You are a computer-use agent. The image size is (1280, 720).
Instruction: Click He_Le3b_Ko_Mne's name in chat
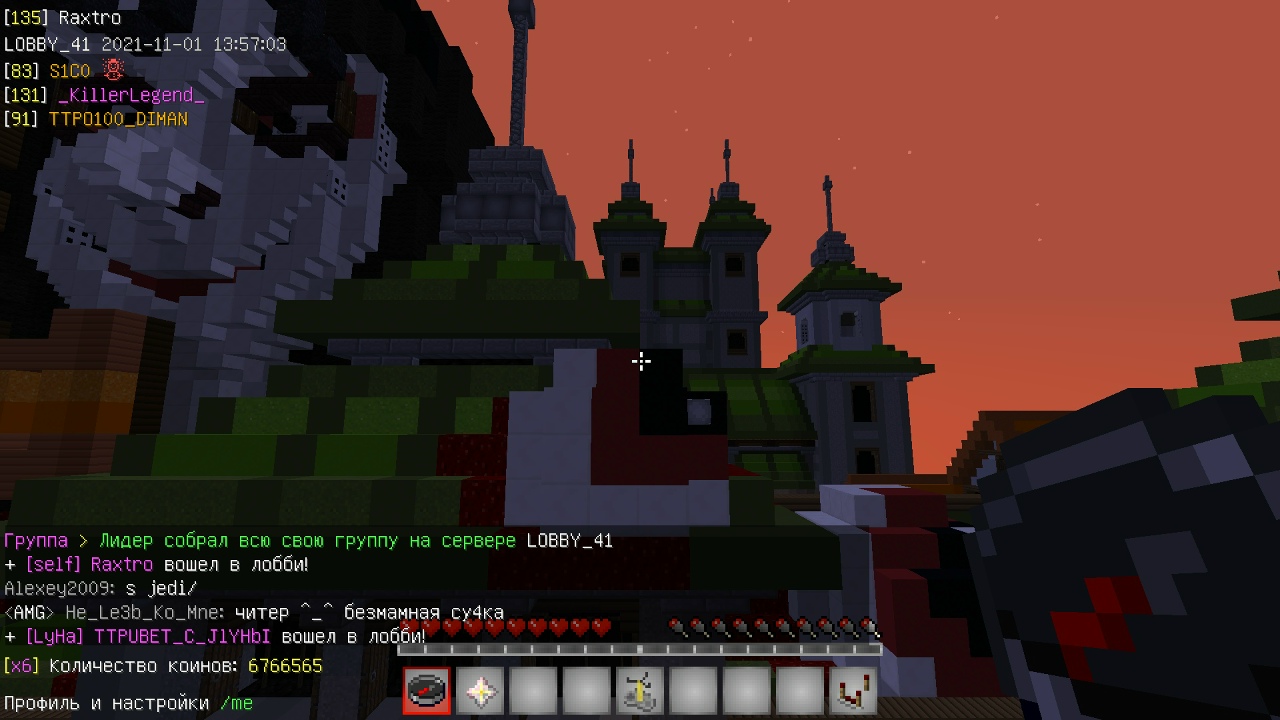point(146,613)
